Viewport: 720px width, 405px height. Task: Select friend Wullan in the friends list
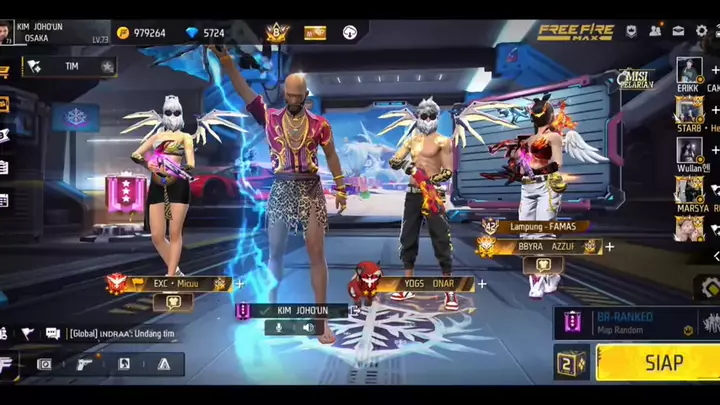click(x=689, y=150)
